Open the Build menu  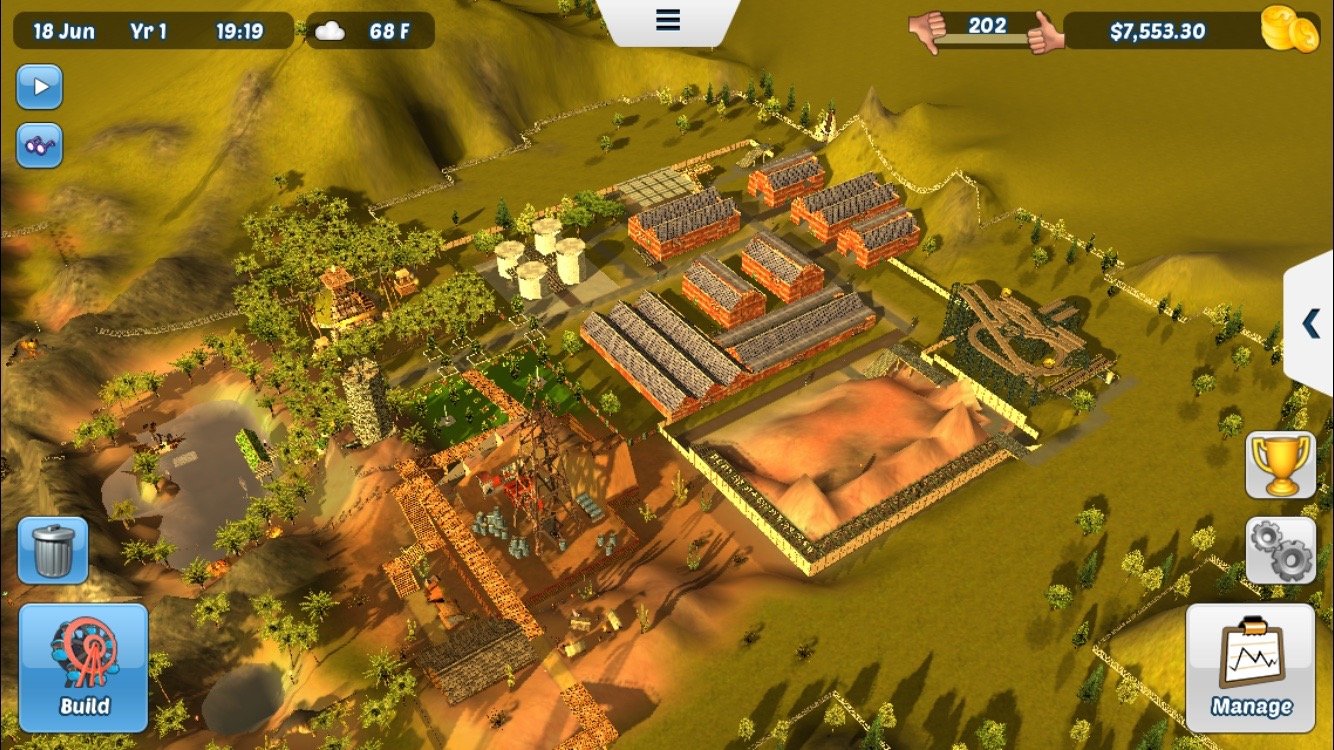[x=85, y=668]
